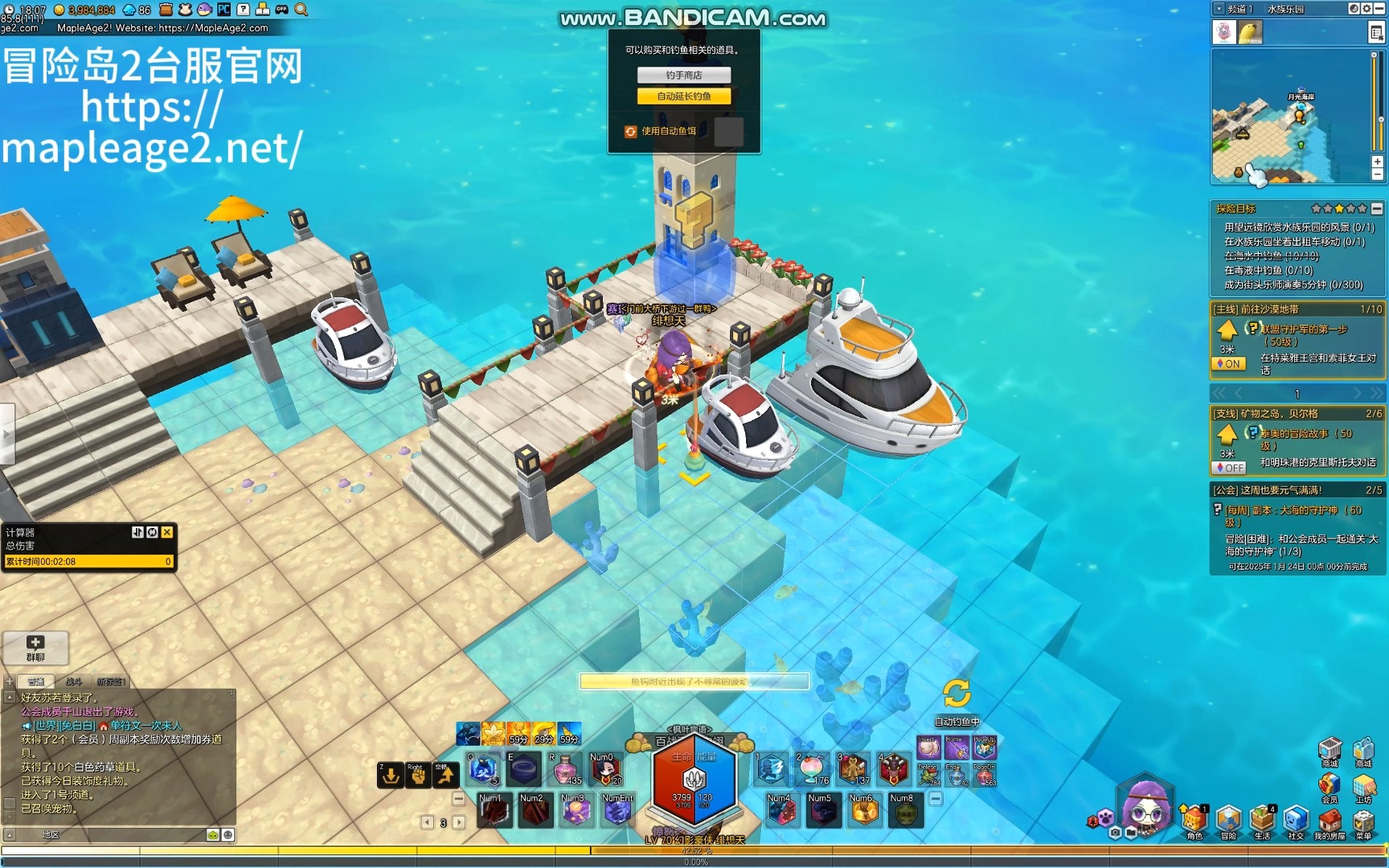Collapse the 探险目标 exploration goals panel
The height and width of the screenshot is (868, 1389).
1377,209
